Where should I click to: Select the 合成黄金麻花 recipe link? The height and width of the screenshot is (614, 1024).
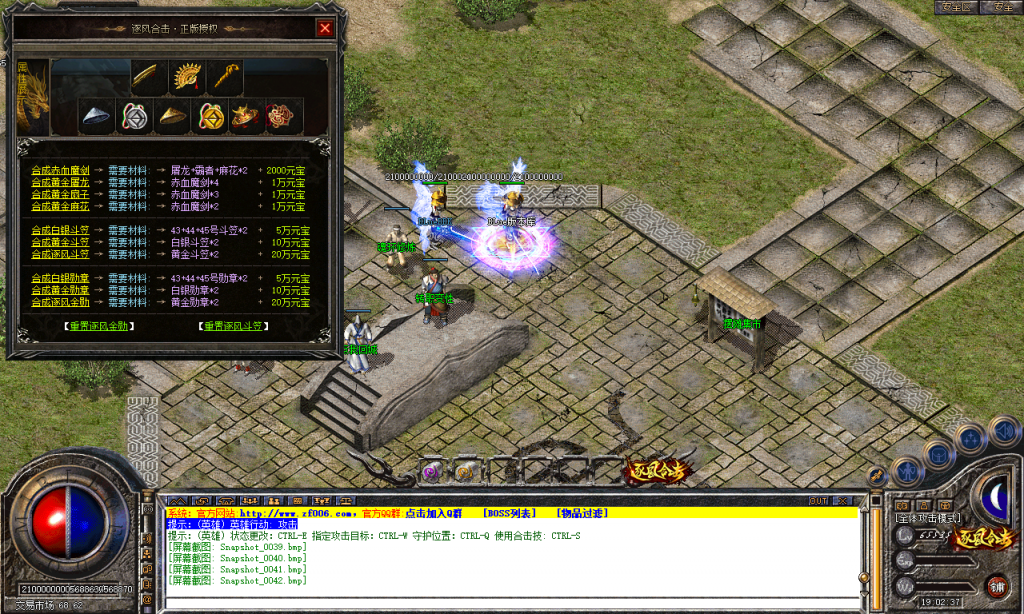60,206
